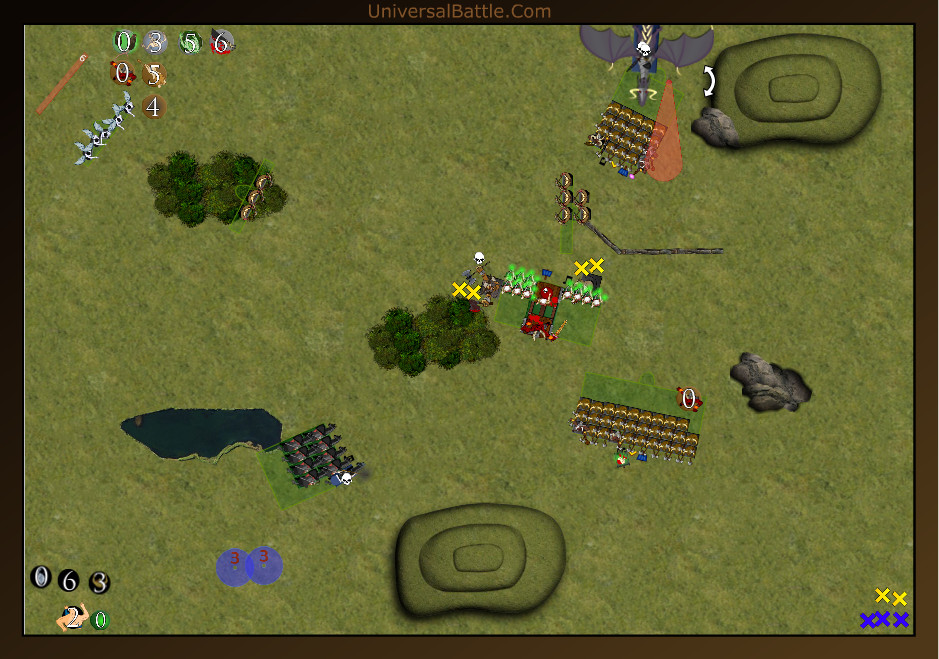Click the white rotate arrows handle
This screenshot has width=939, height=659.
point(709,81)
